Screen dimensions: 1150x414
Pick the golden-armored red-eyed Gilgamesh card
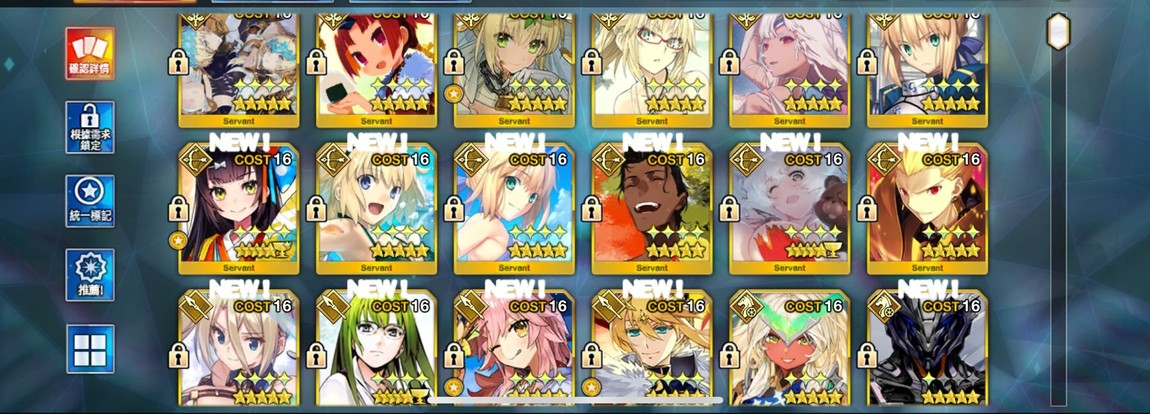coord(927,209)
